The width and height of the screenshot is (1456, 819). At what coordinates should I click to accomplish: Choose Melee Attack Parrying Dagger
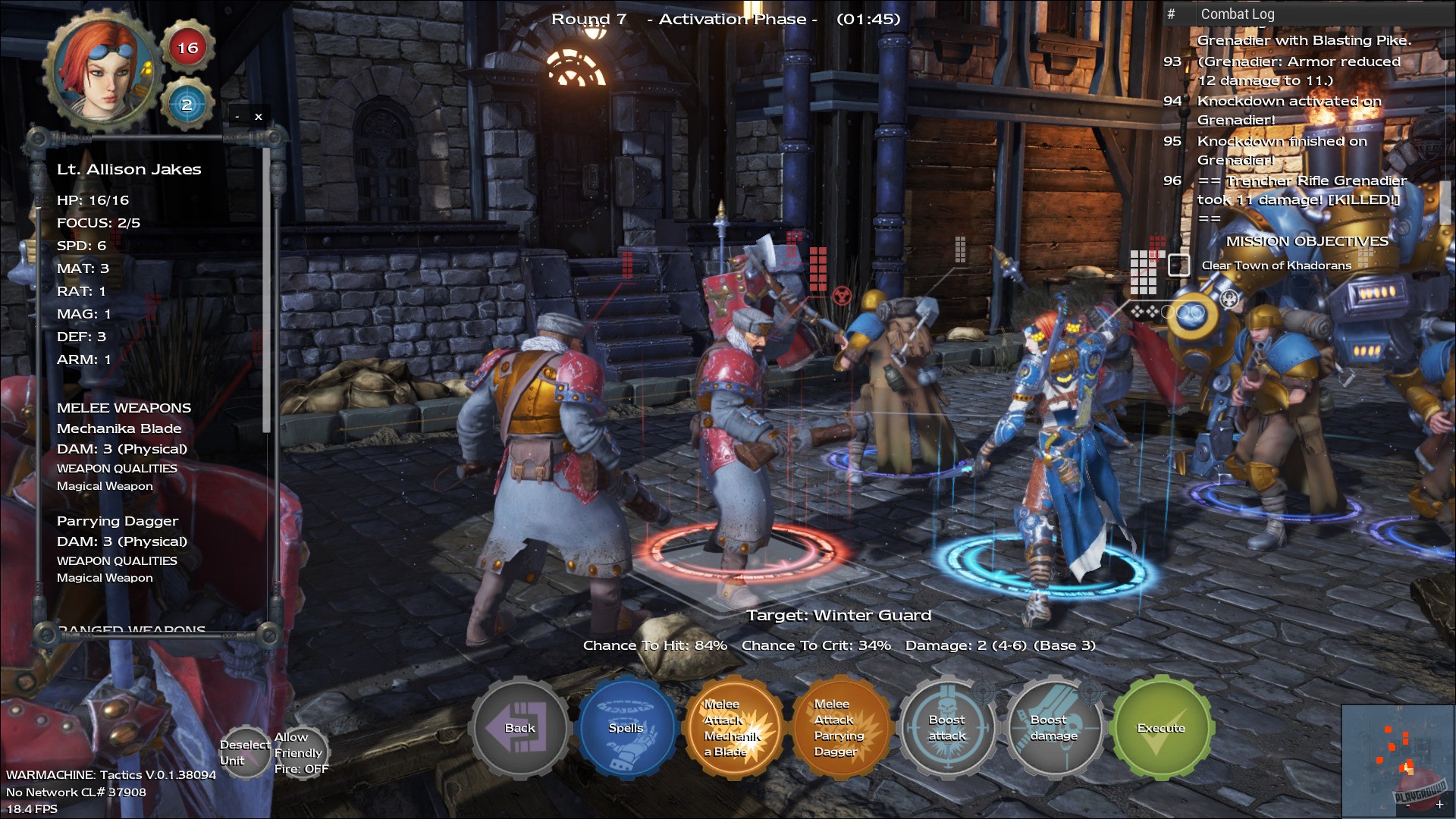tap(838, 728)
